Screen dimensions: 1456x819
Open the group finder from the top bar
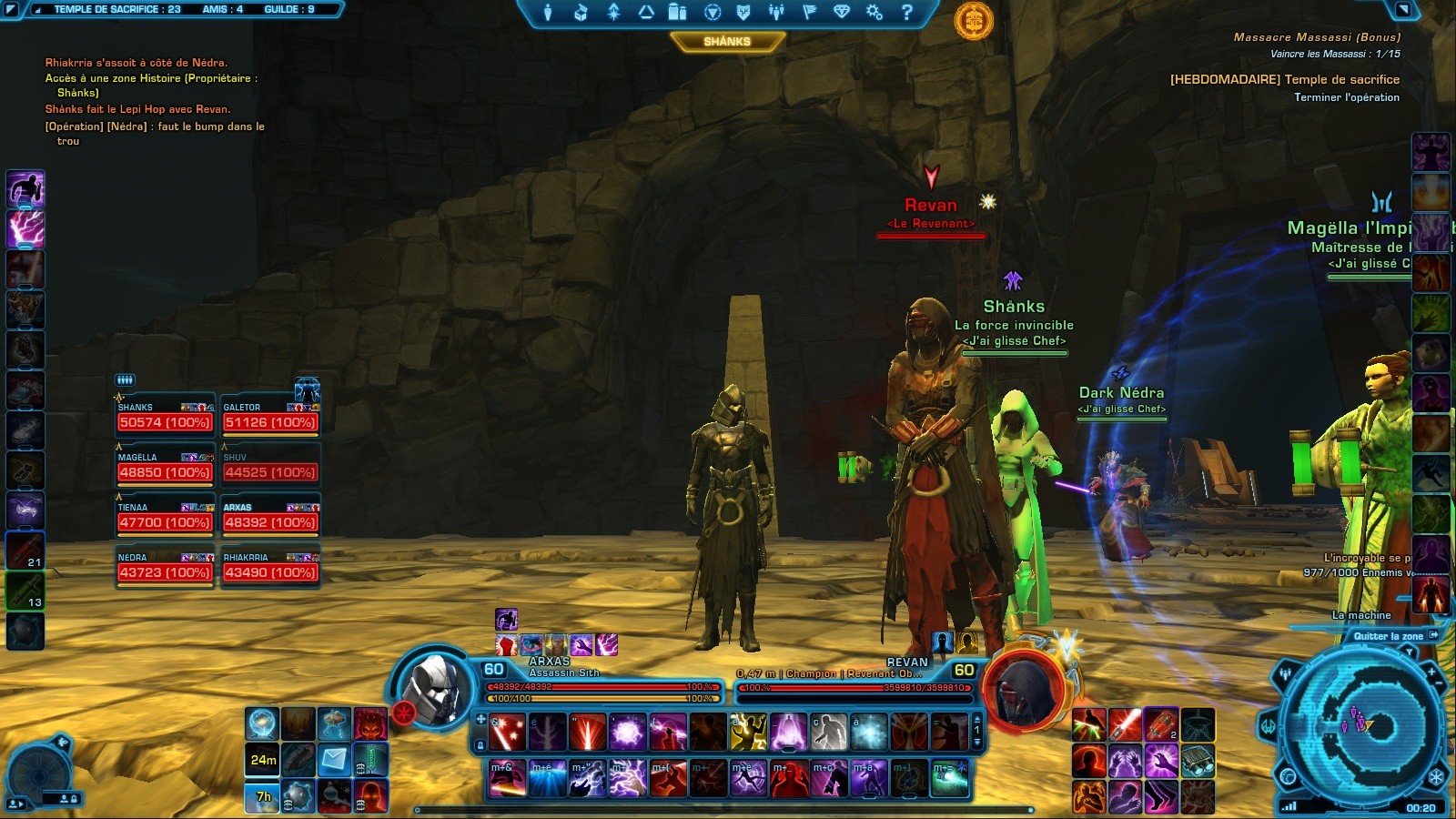[775, 12]
